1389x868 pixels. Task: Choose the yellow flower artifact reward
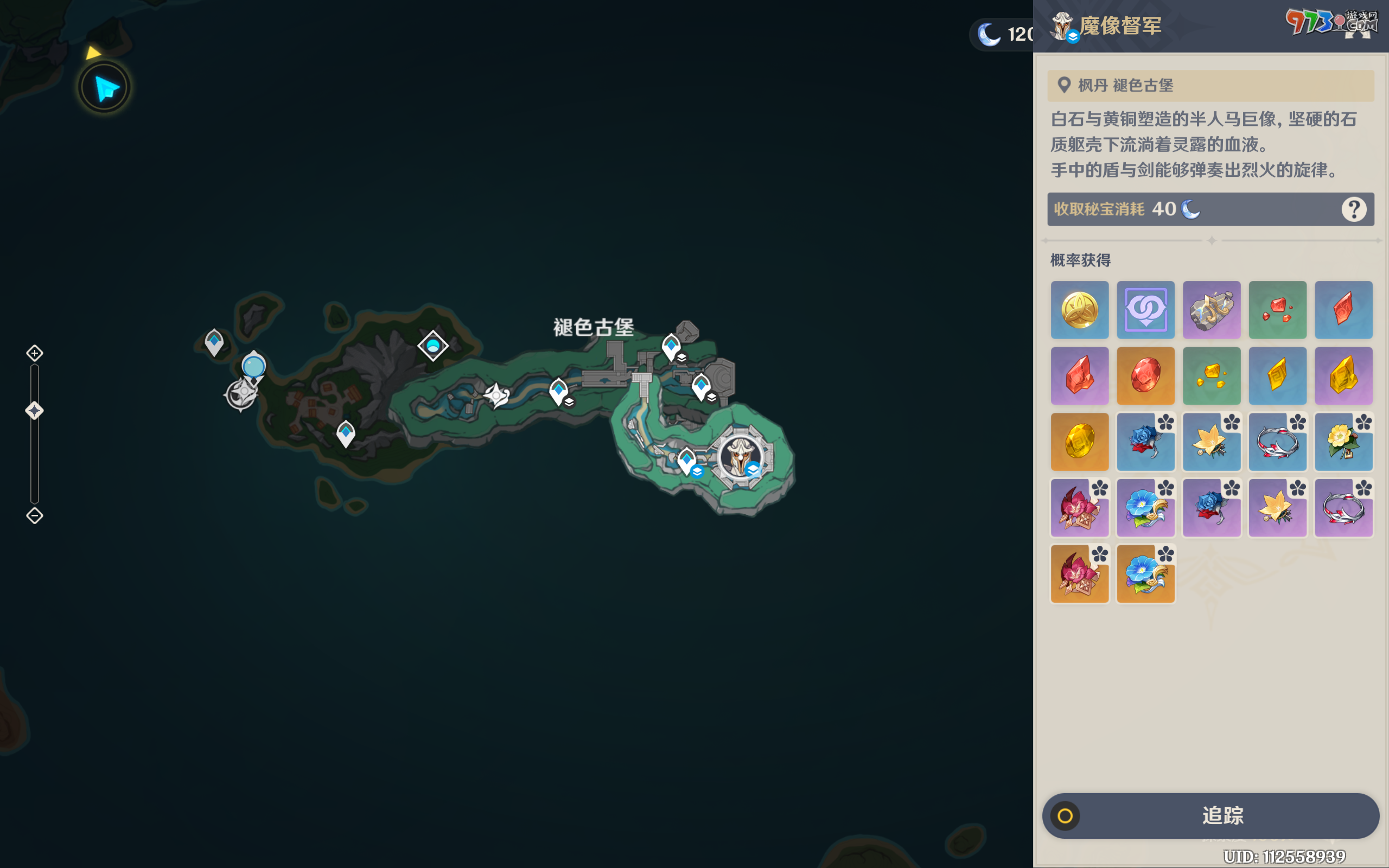tap(1343, 442)
